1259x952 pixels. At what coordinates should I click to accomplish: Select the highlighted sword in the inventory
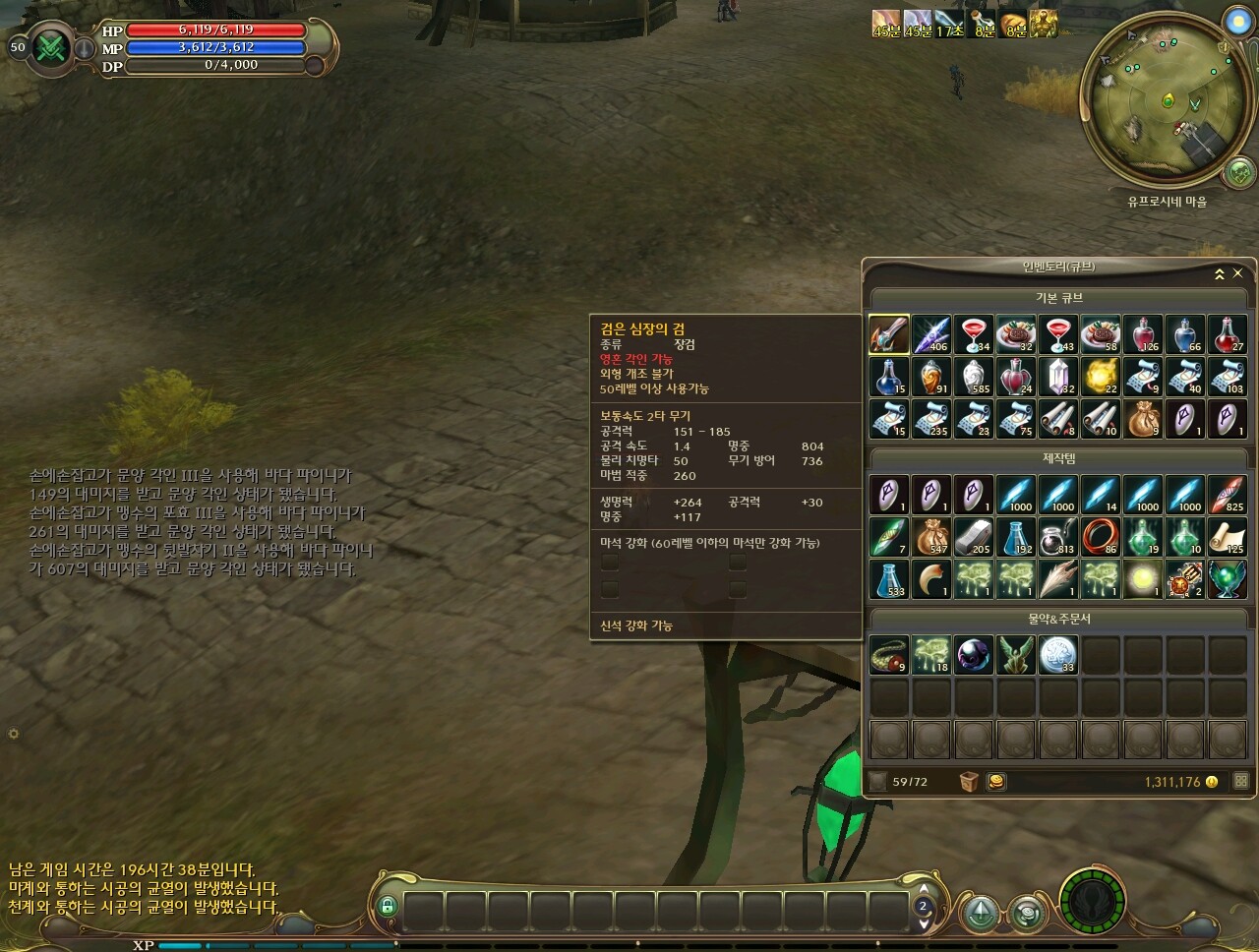[889, 334]
